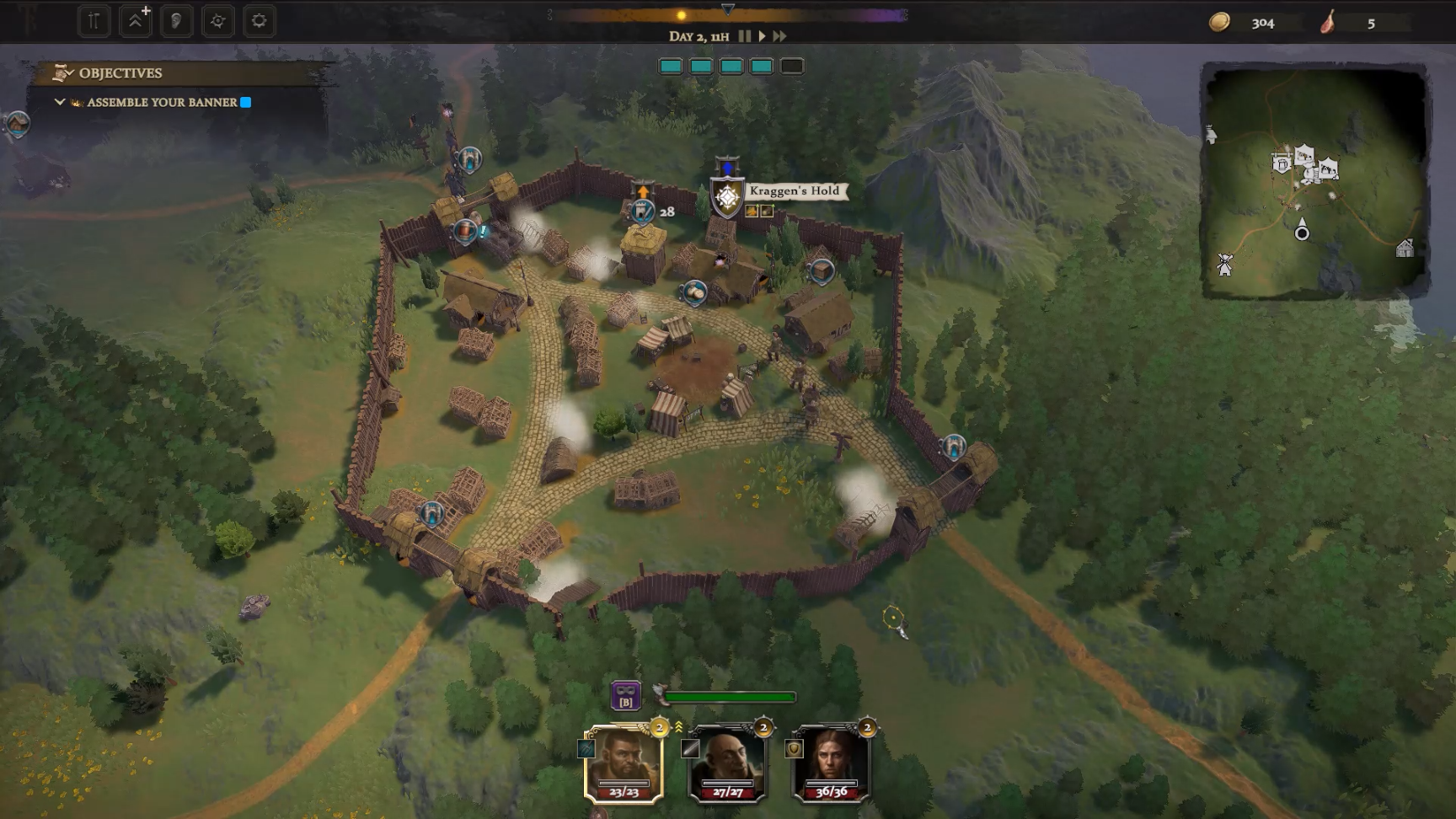Open the crossed weapons equipment menu
This screenshot has height=819, width=1456.
coord(94,21)
